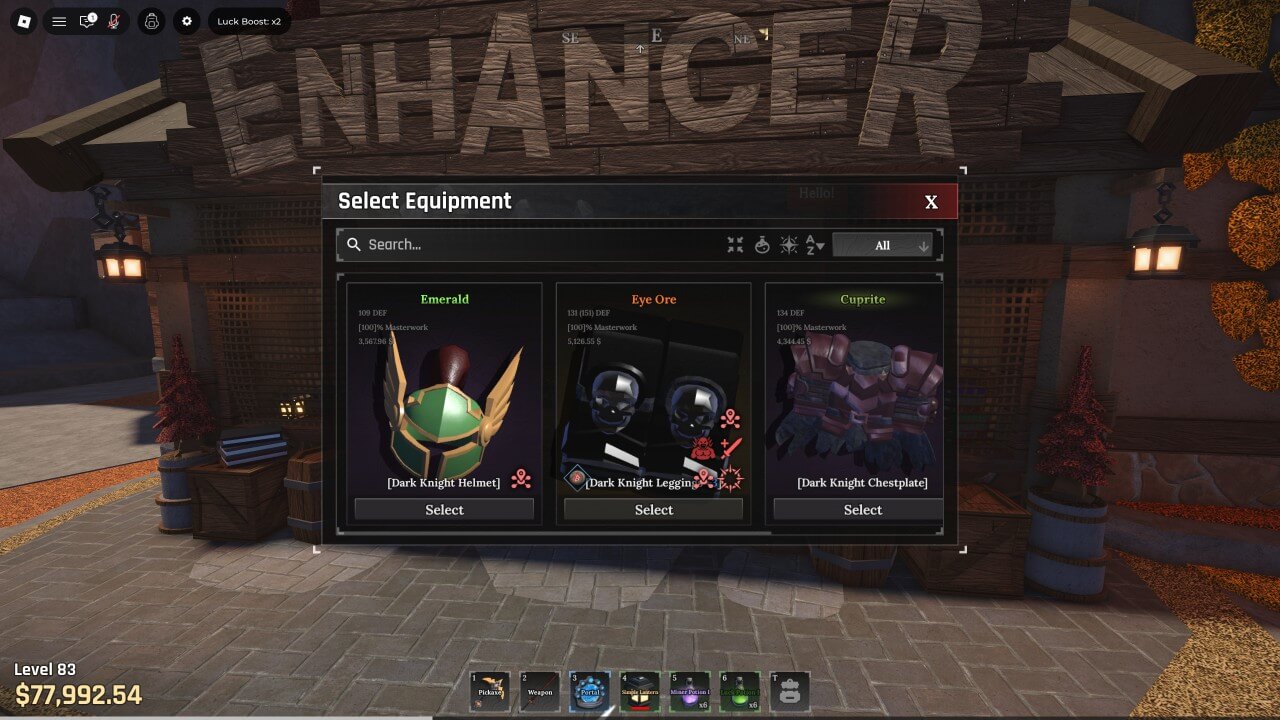
Task: Click the star sparkle filter icon
Action: pyautogui.click(x=788, y=245)
